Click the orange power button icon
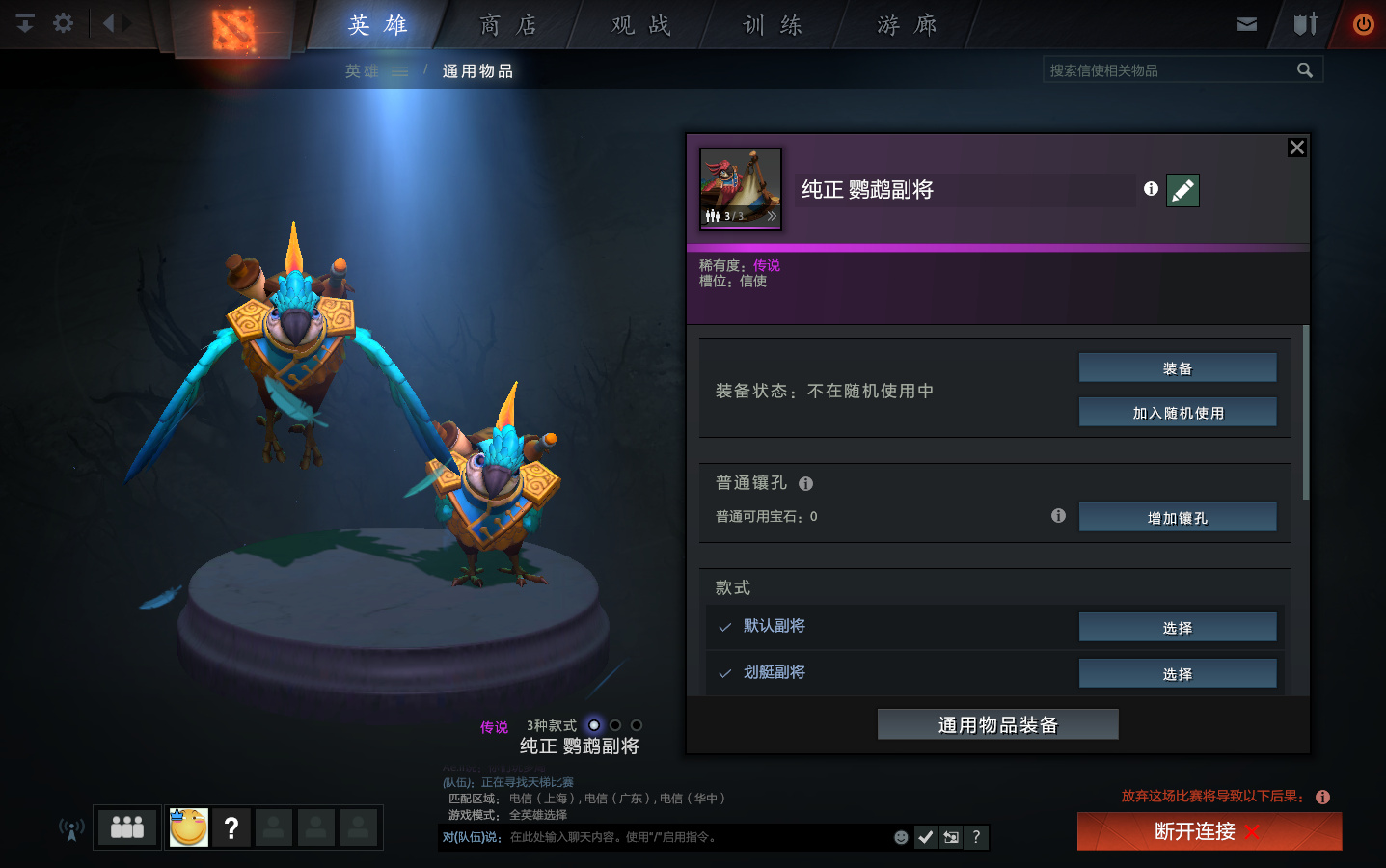Viewport: 1386px width, 868px height. click(x=1361, y=24)
